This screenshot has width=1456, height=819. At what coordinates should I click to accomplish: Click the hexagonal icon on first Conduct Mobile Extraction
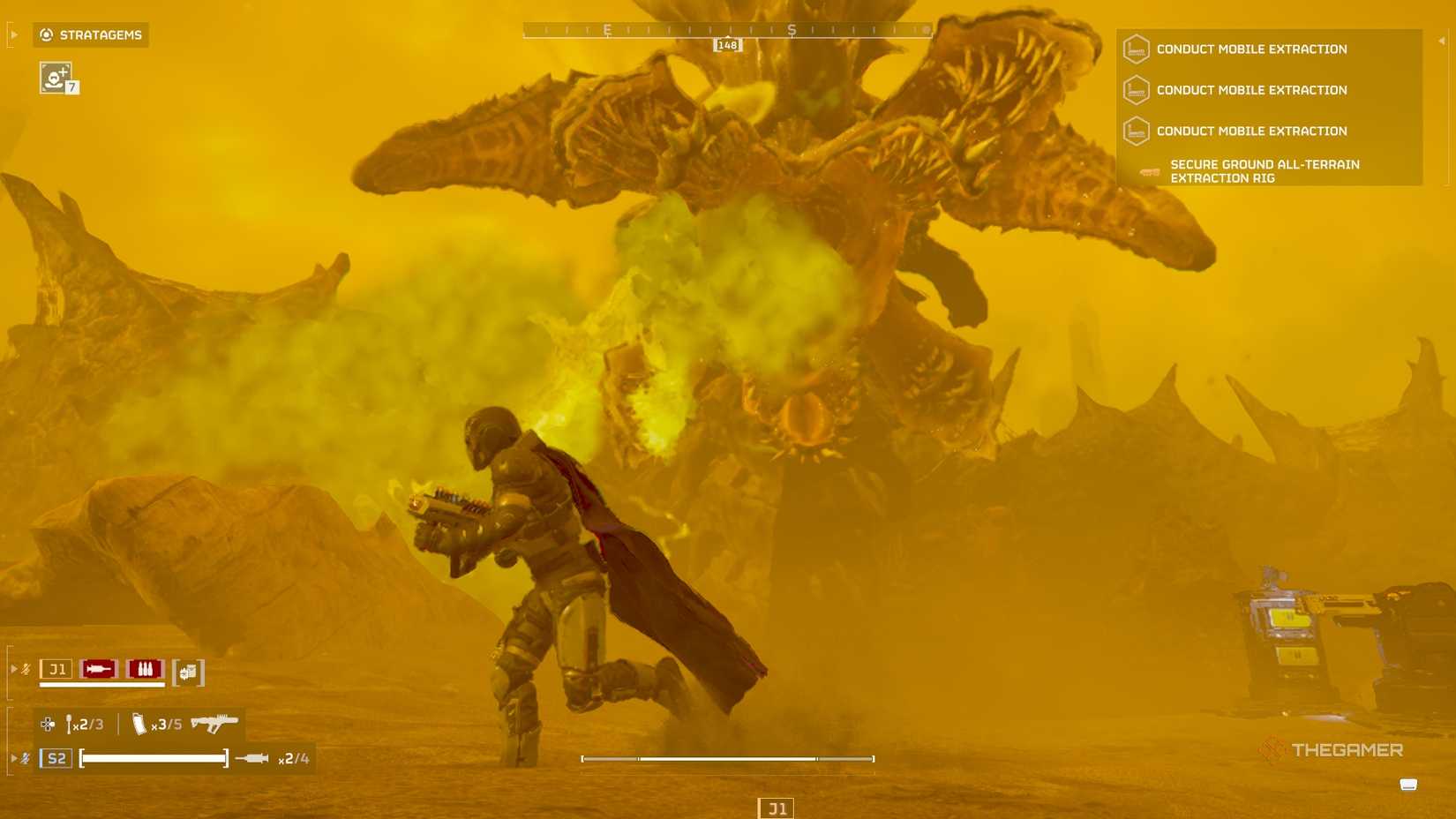[x=1138, y=49]
